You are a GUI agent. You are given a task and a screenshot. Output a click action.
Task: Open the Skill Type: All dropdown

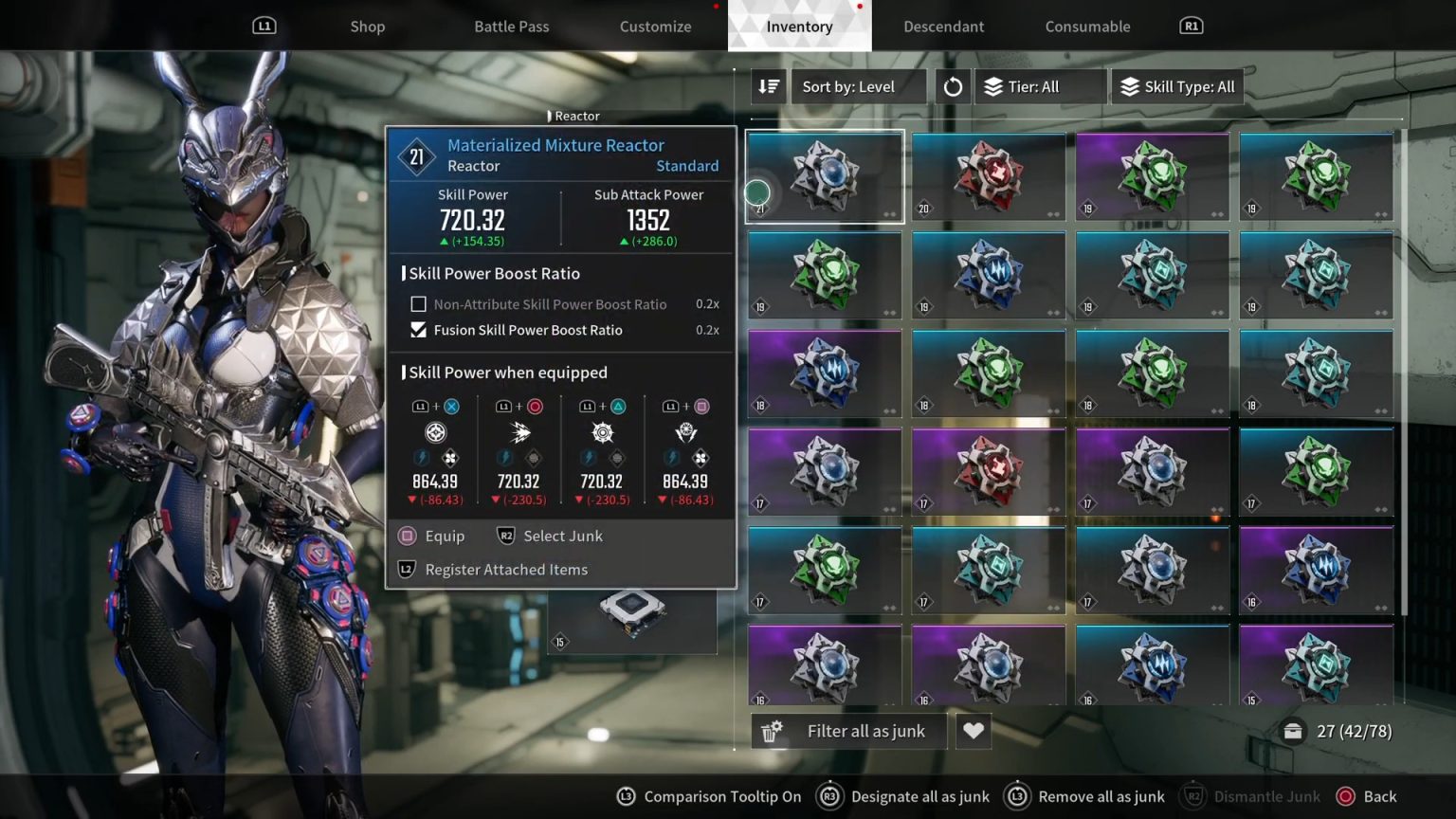pos(1177,86)
